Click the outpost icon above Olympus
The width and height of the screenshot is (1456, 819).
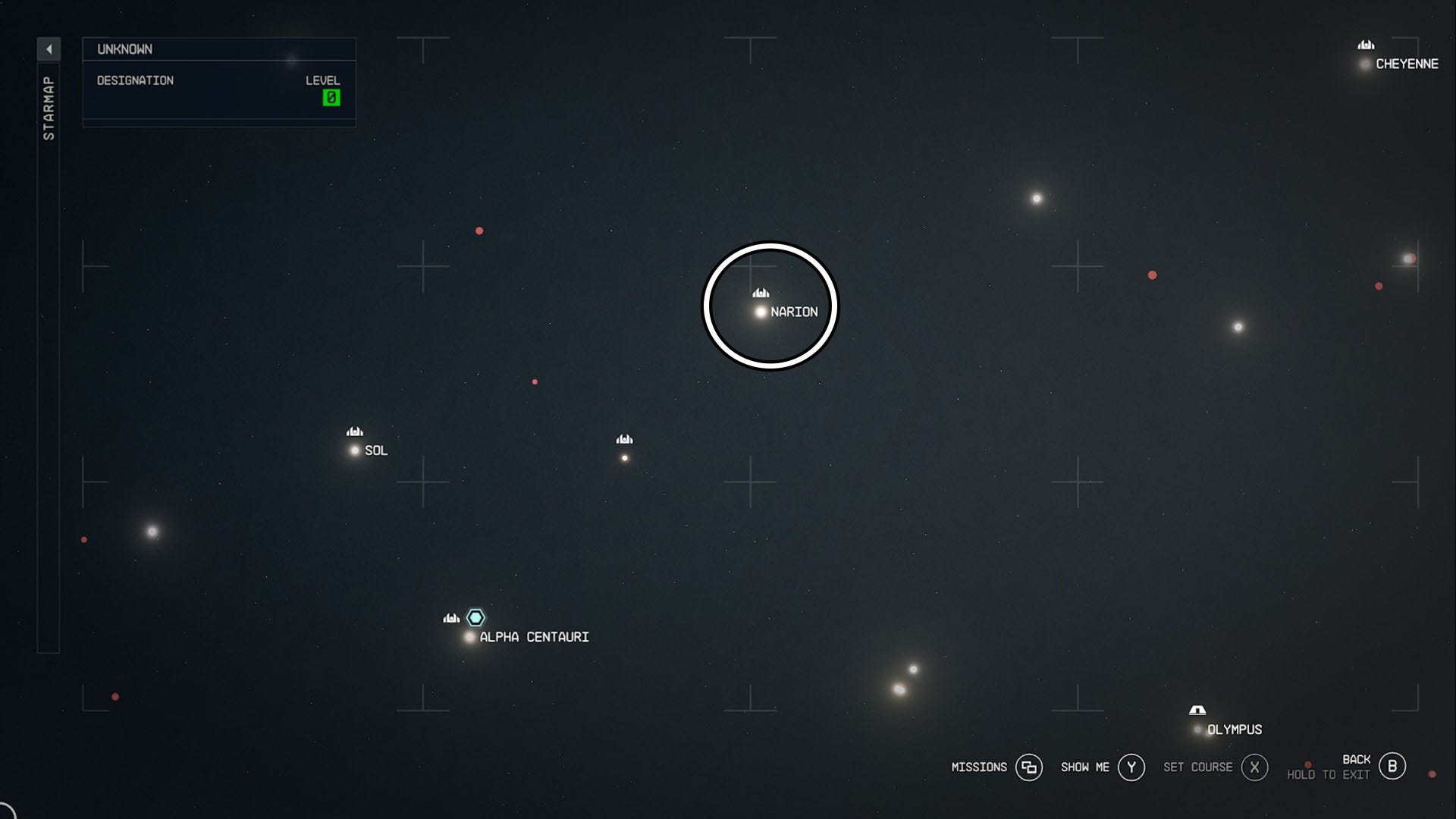tap(1198, 711)
